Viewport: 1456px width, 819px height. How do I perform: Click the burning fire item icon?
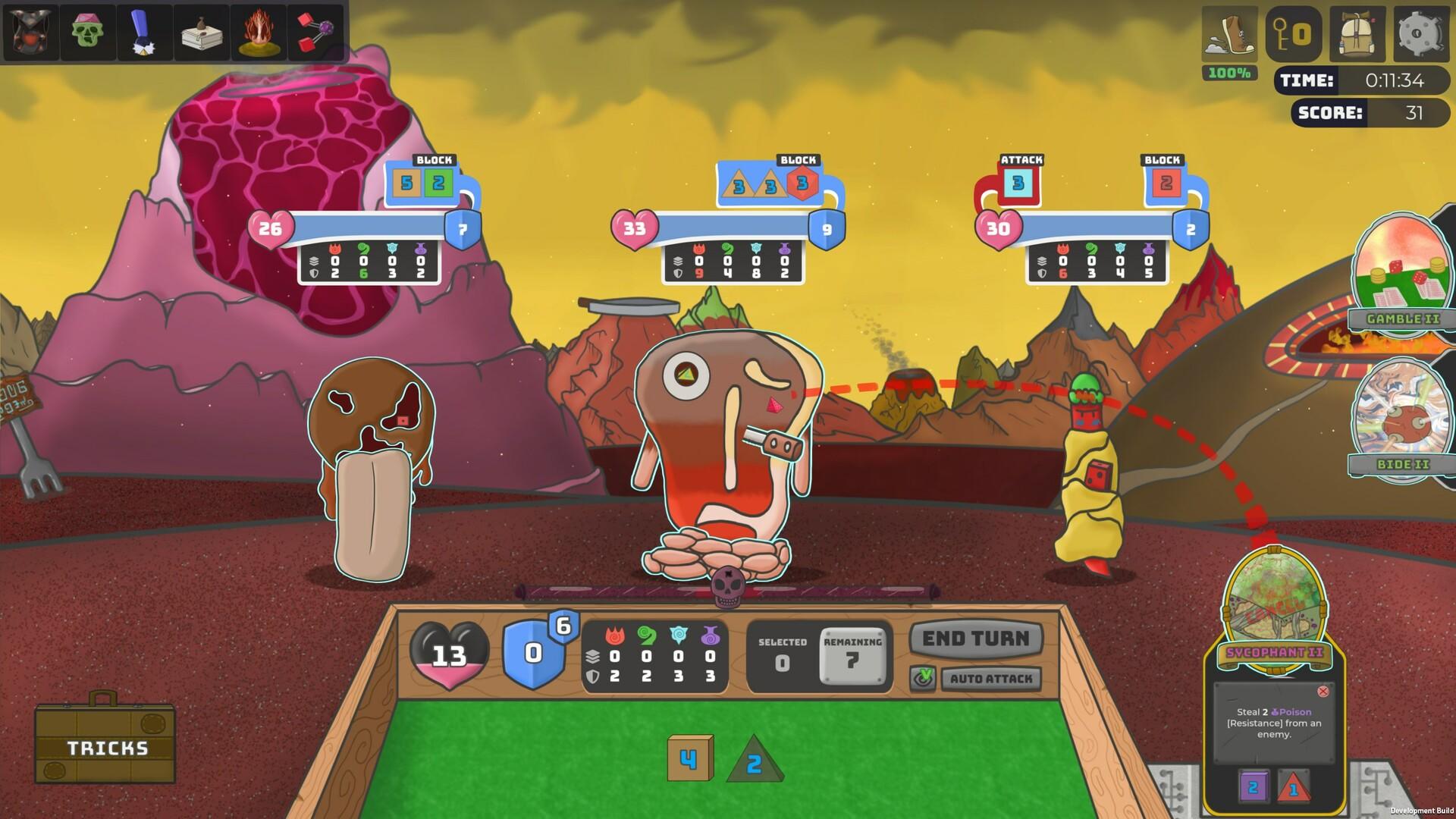click(x=258, y=32)
